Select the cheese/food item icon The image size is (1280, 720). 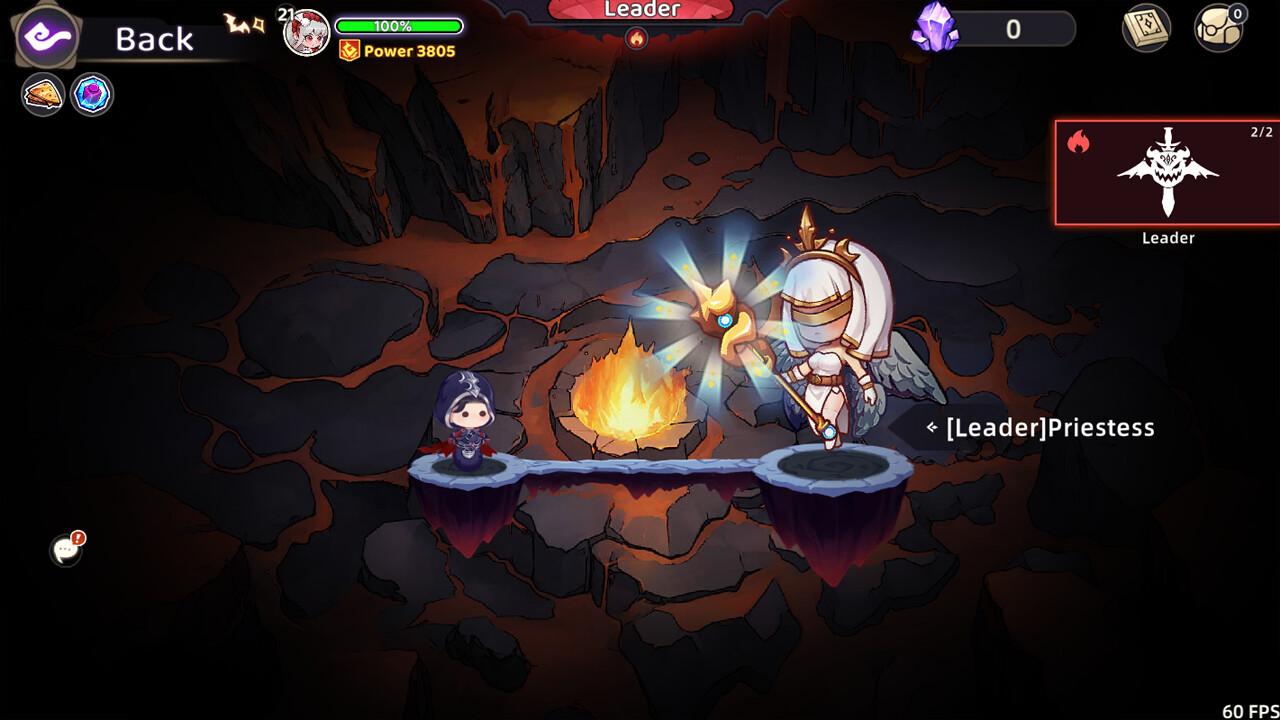tap(42, 94)
